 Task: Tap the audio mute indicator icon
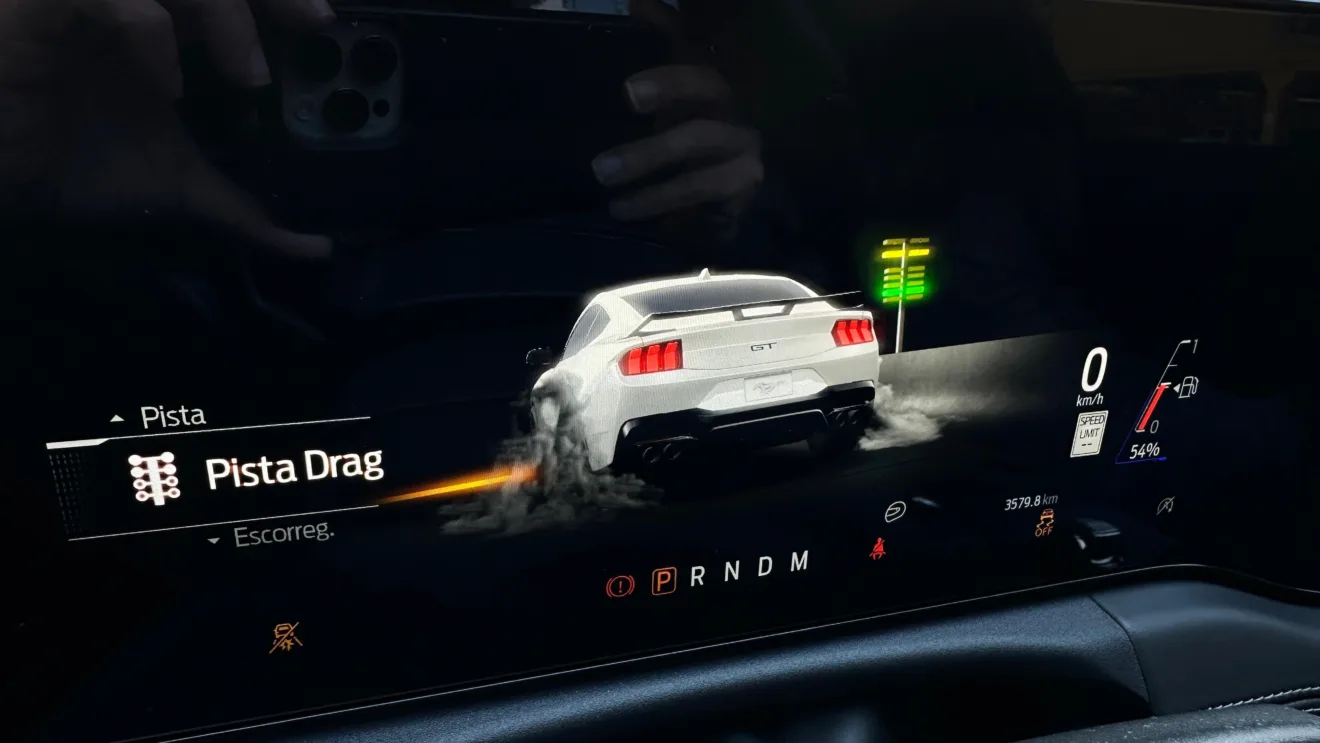point(1166,504)
